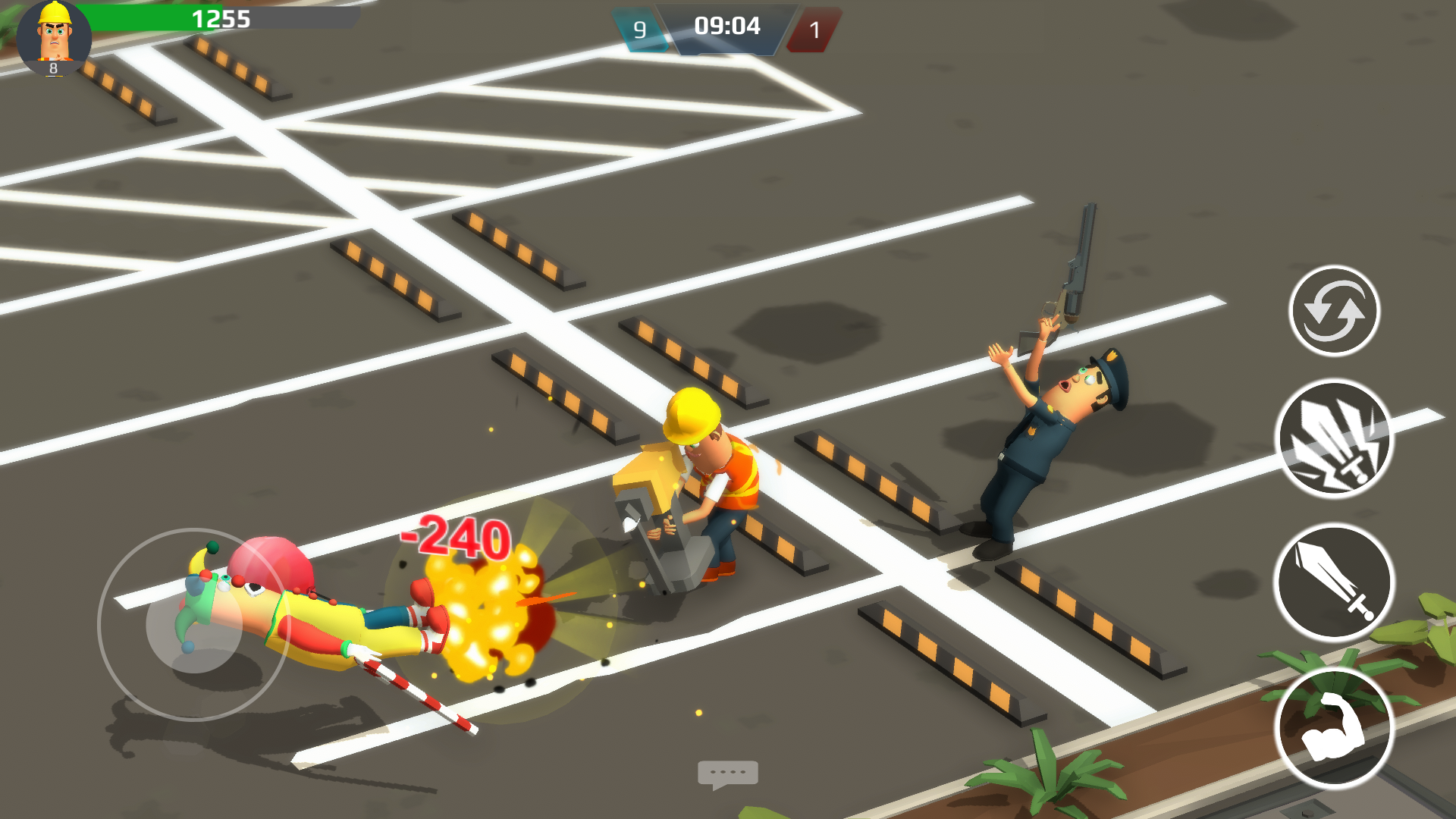Viewport: 1456px width, 819px height.
Task: Select the blue team score 9
Action: 639,31
